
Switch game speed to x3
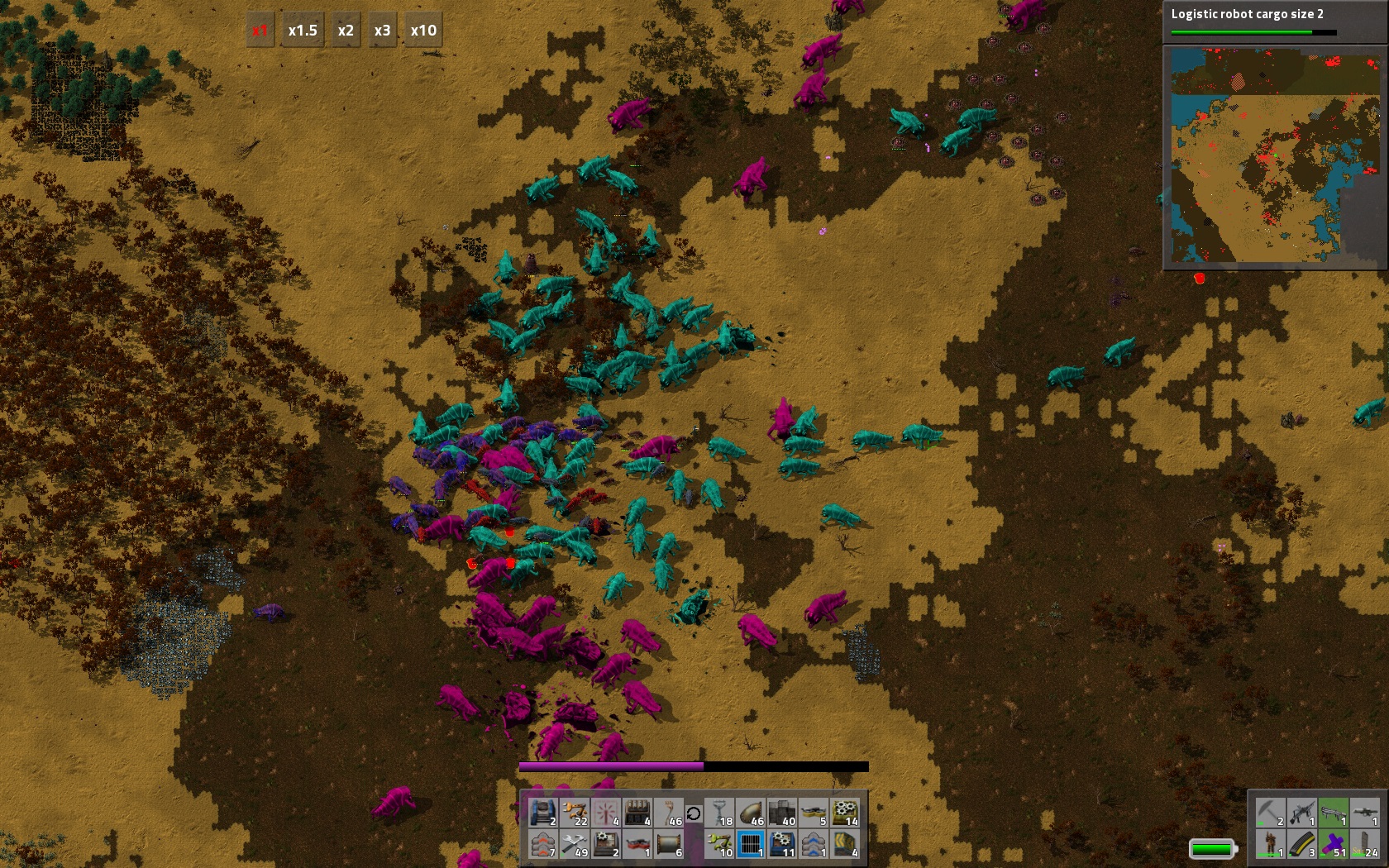[x=382, y=31]
